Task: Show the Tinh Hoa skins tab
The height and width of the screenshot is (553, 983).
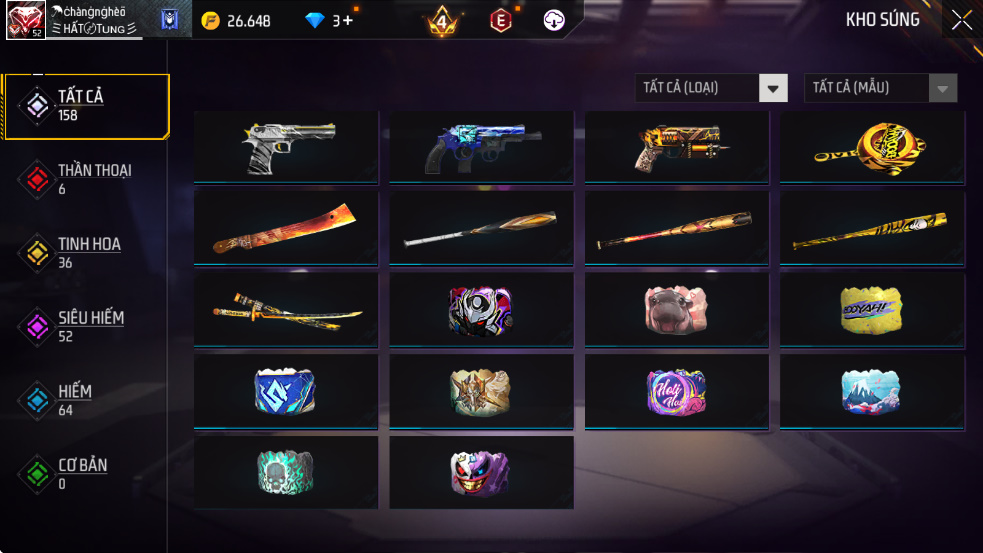Action: tap(85, 253)
